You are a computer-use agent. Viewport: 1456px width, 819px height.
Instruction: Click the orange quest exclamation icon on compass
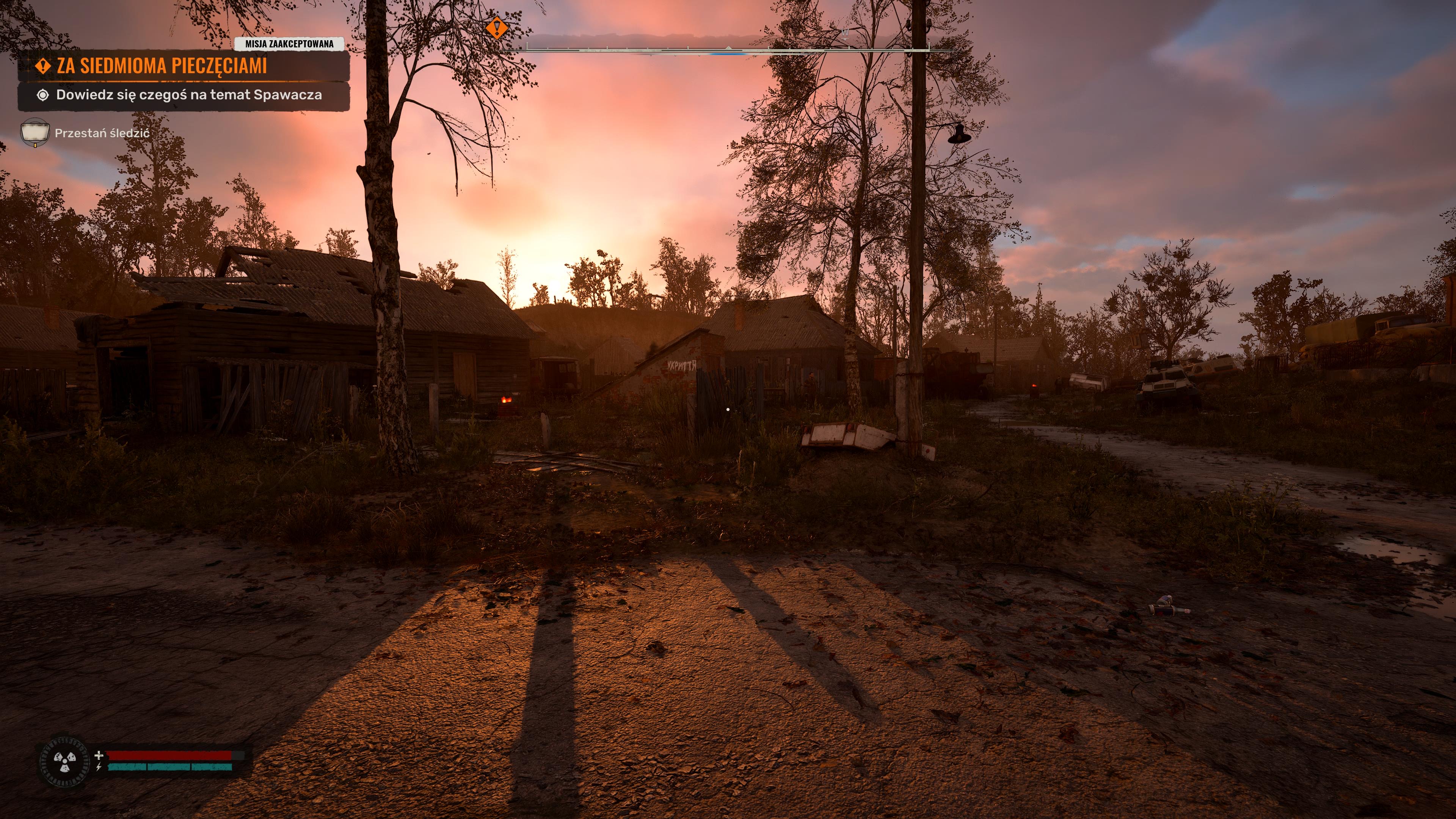496,28
